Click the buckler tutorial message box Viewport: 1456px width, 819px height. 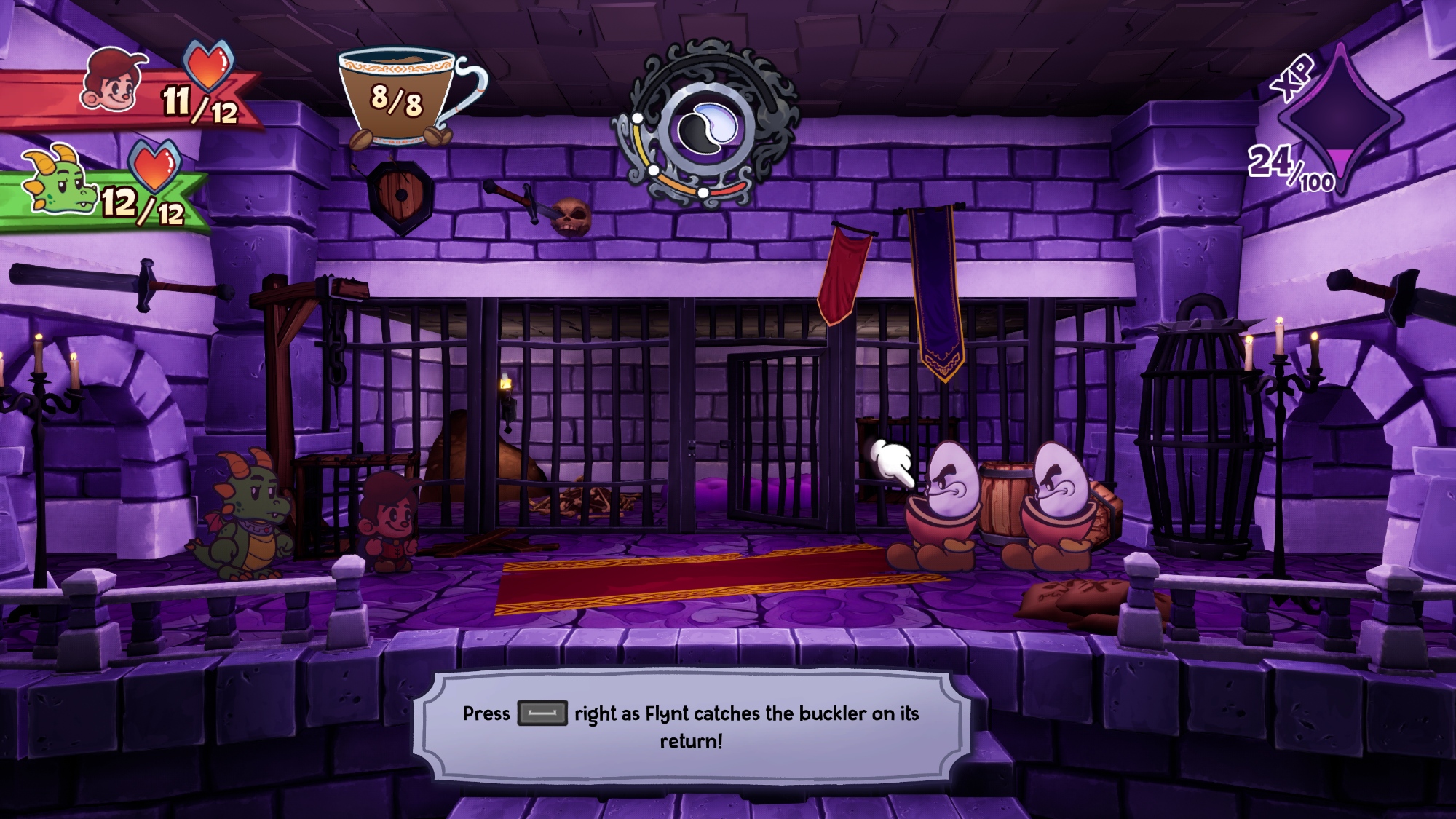[x=691, y=726]
